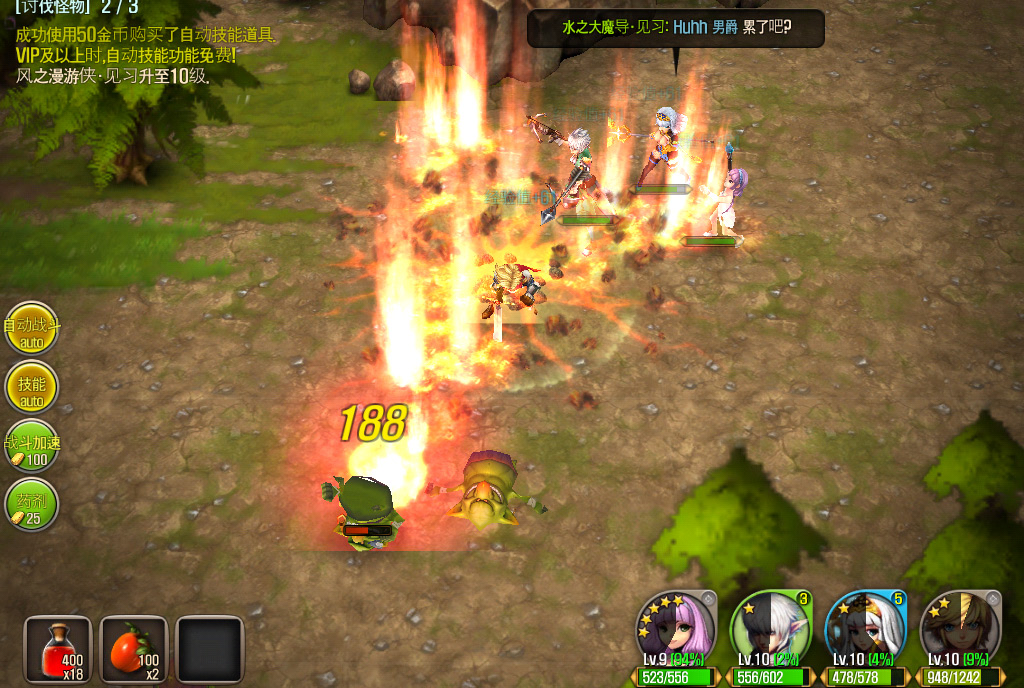Viewport: 1024px width, 688px height.
Task: Toggle the 自动战斗 auto-battle button
Action: [31, 329]
